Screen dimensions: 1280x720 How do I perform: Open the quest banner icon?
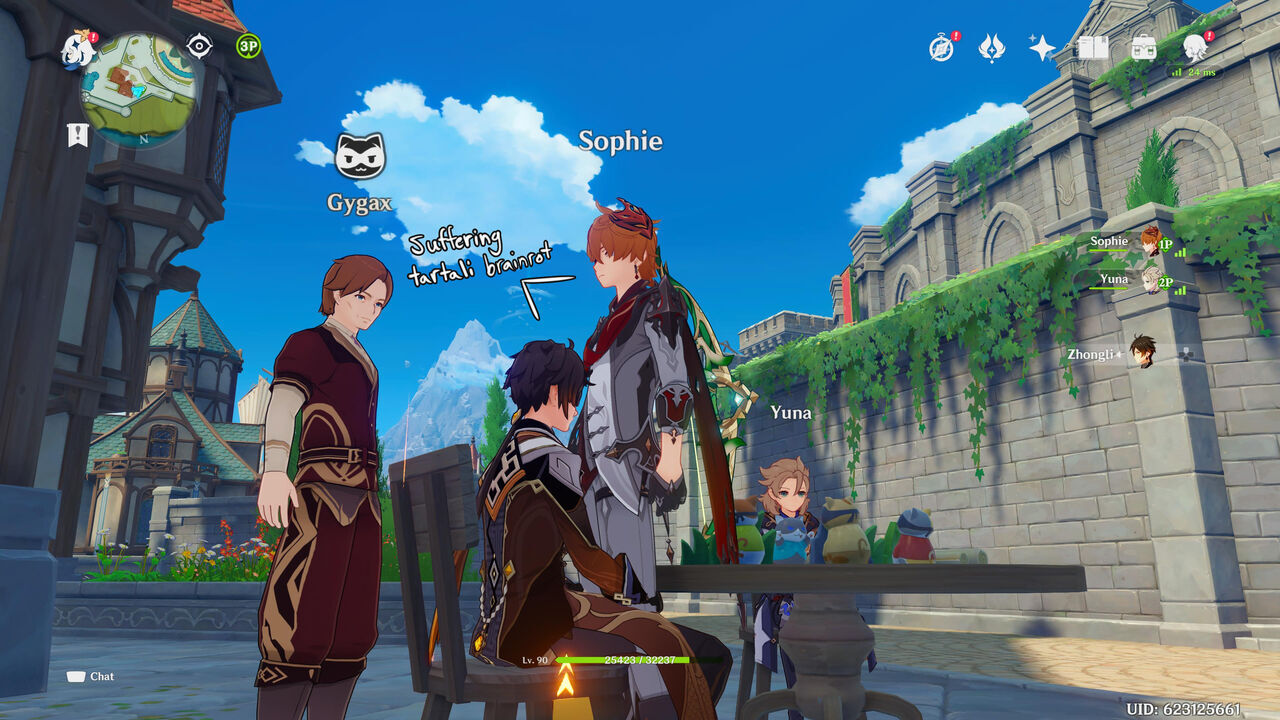pos(77,135)
